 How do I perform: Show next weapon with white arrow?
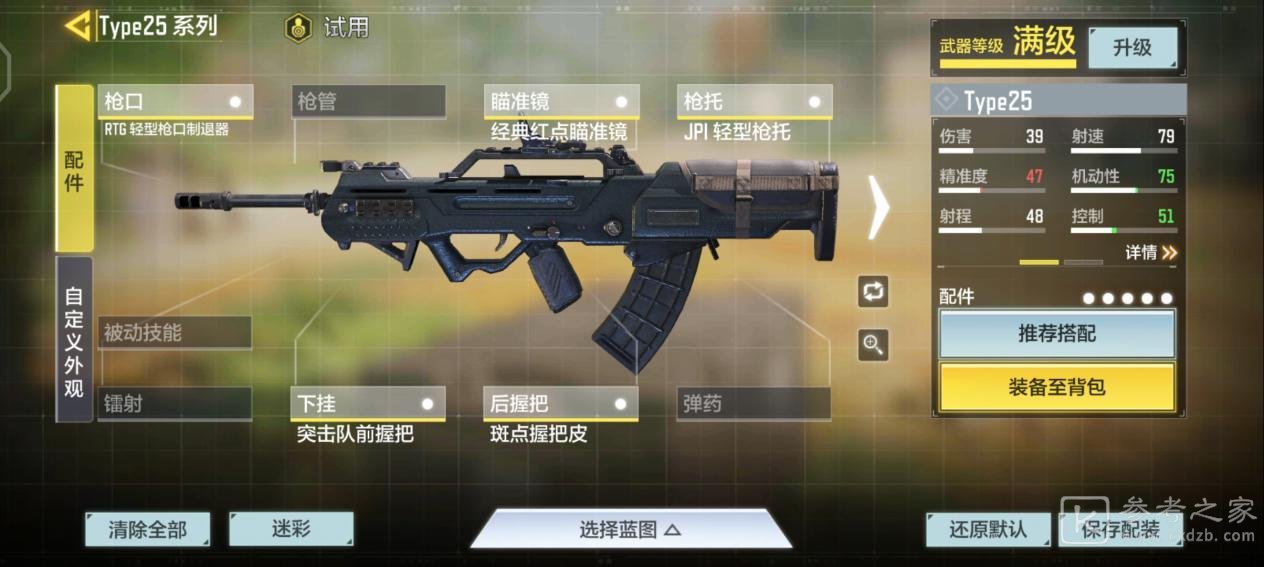[878, 208]
